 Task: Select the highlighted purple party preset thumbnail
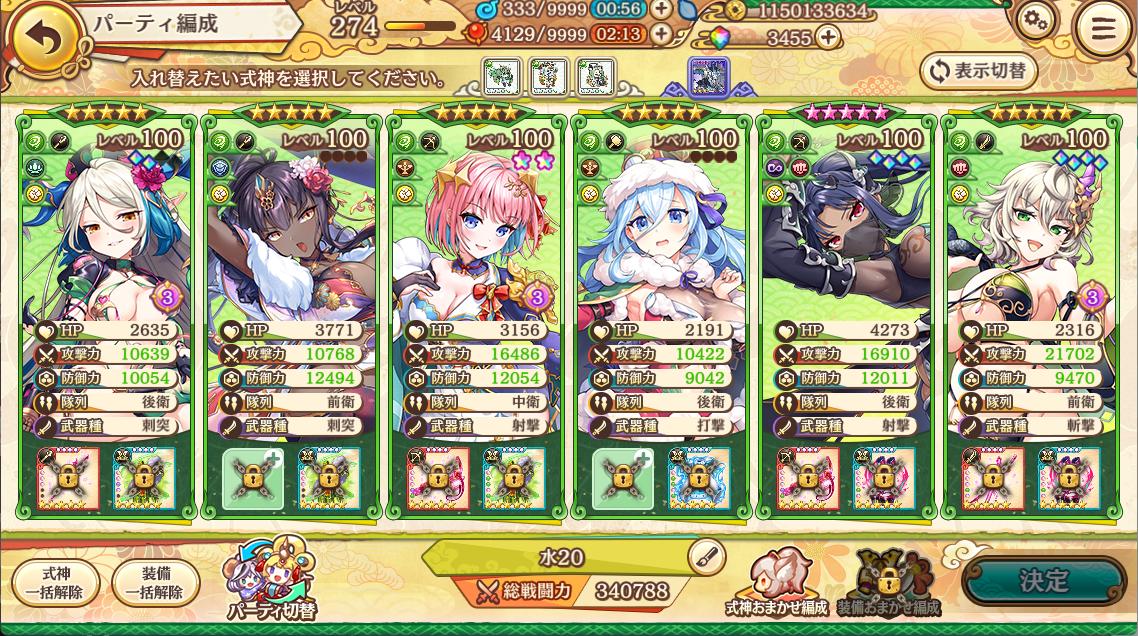point(708,76)
